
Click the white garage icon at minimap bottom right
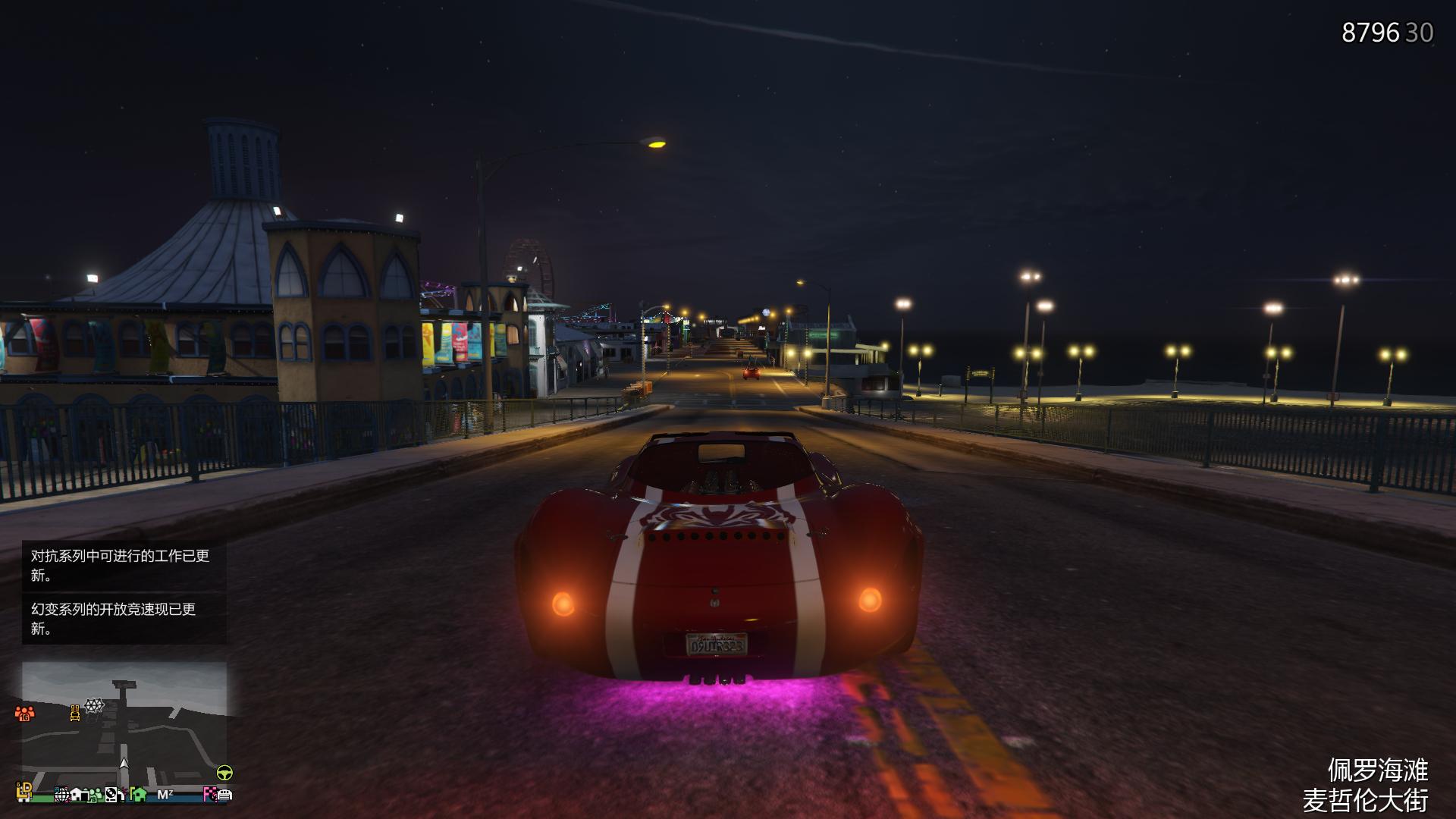coord(225,794)
